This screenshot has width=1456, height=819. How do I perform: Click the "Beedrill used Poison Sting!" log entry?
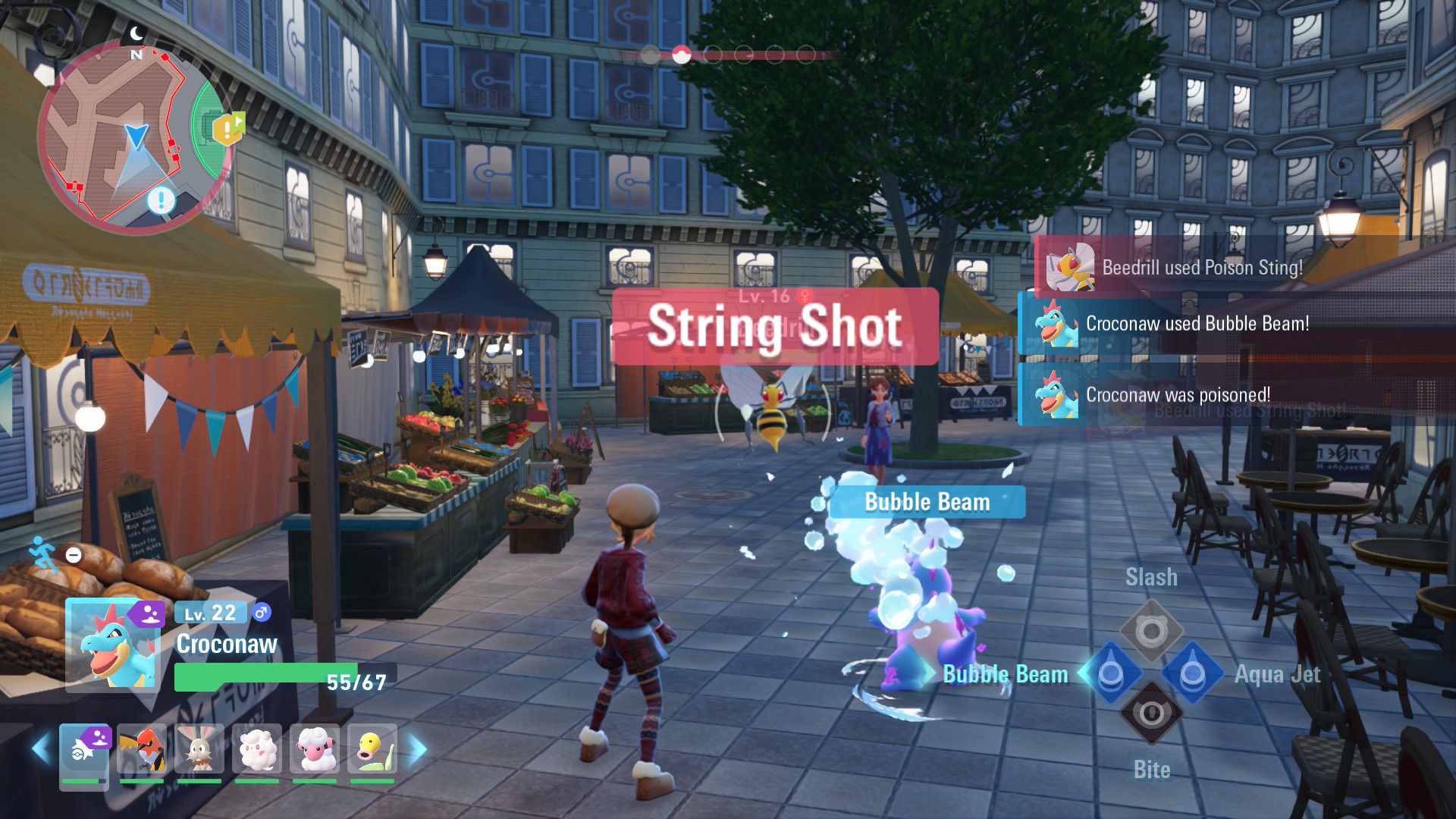pos(1202,268)
